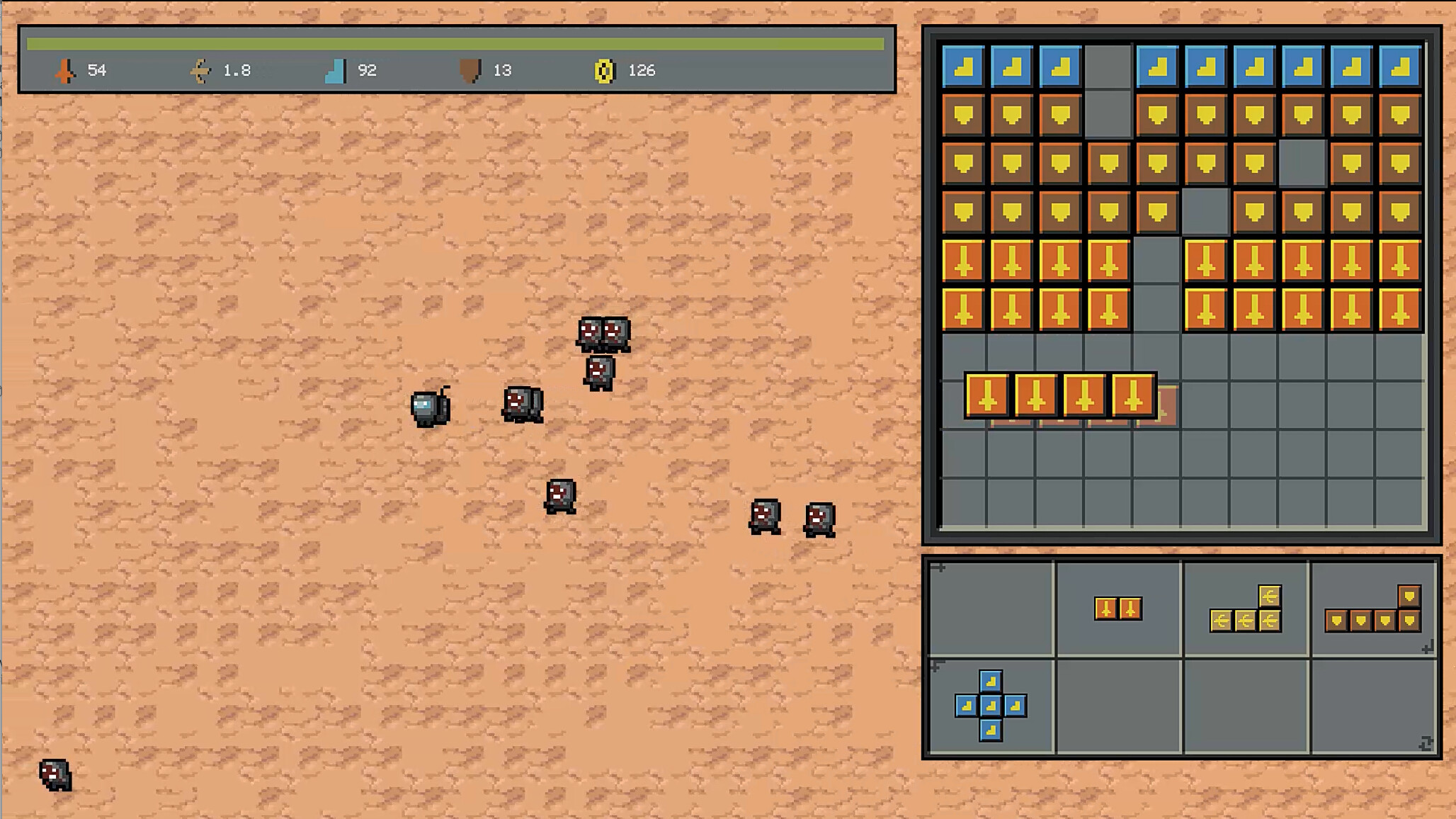Screen dimensions: 1456x819
Task: Select the plus-shaped blue boots piece
Action: click(991, 707)
